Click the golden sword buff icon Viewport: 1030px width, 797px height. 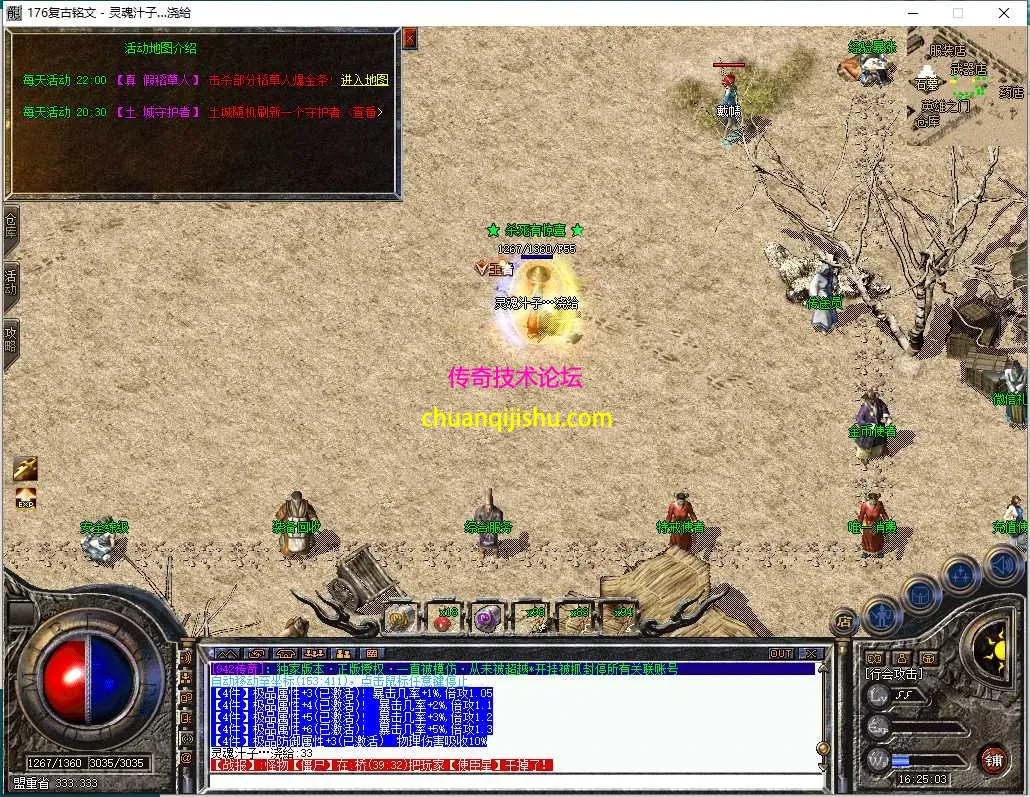[x=26, y=468]
